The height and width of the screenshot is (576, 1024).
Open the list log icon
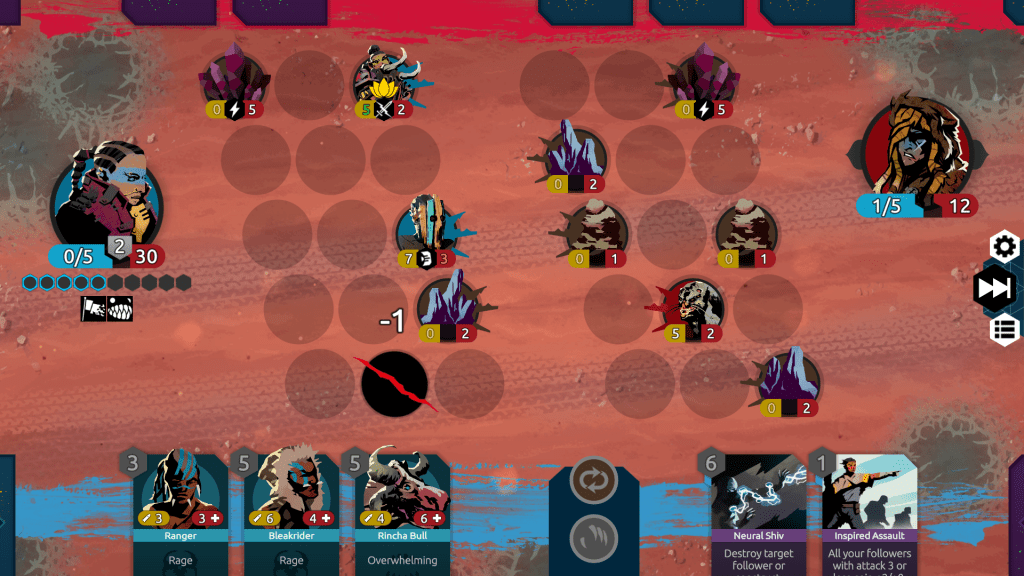click(x=1004, y=330)
